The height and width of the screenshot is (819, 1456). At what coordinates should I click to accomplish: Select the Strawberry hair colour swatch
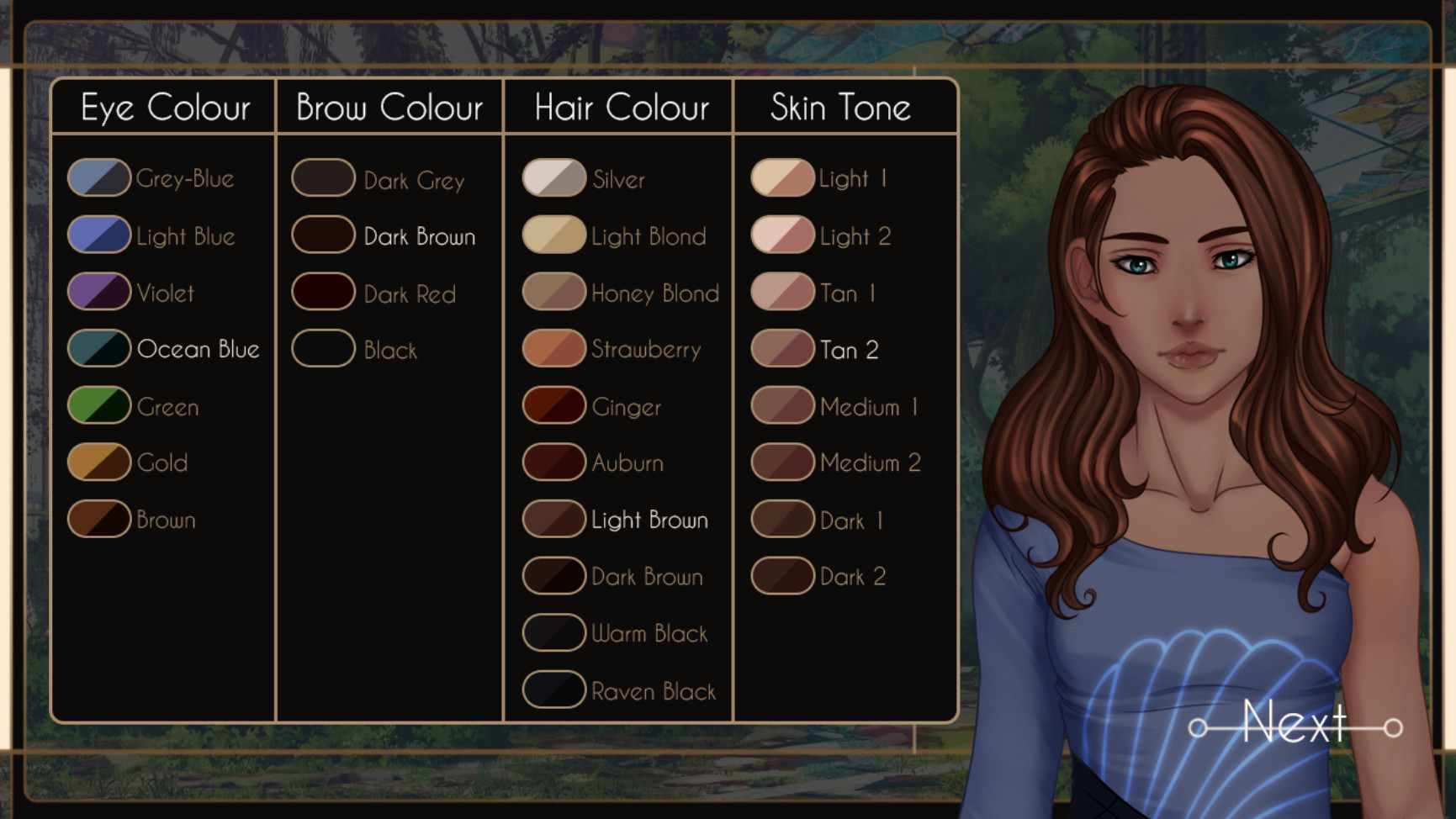553,348
